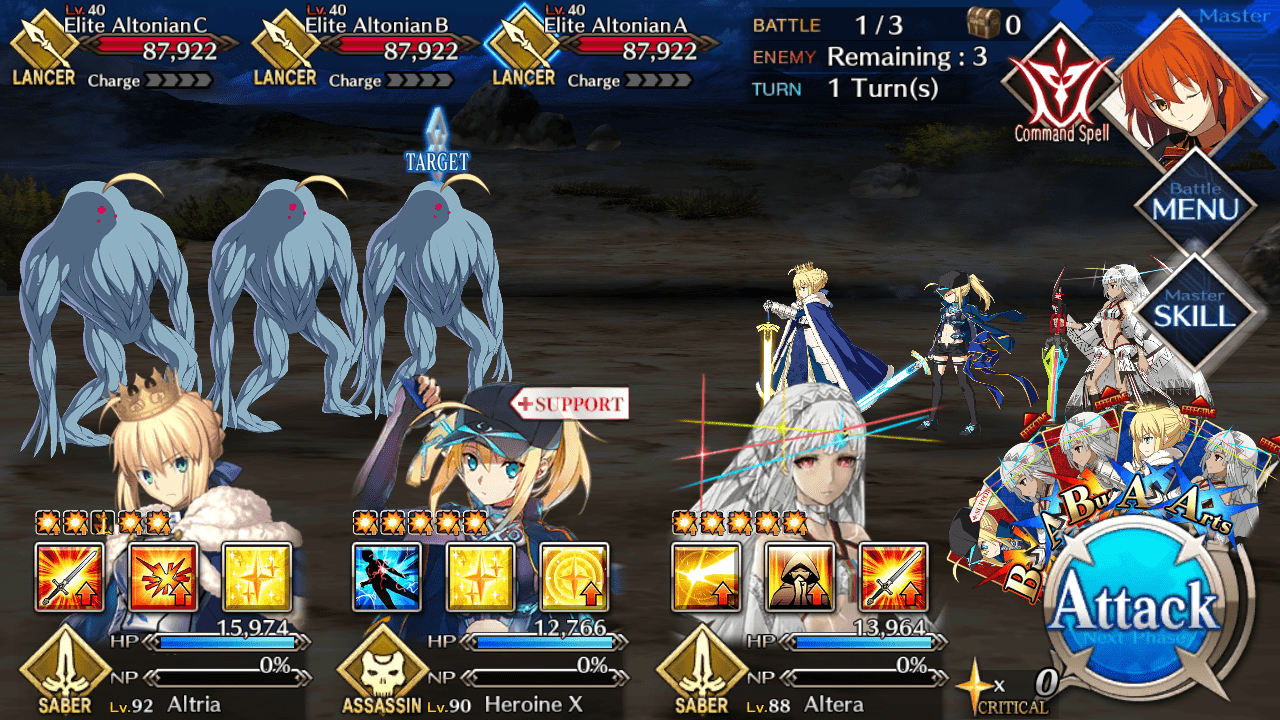Viewport: 1280px width, 720px height.
Task: Activate Altria's golden sparkle skill
Action: point(256,577)
